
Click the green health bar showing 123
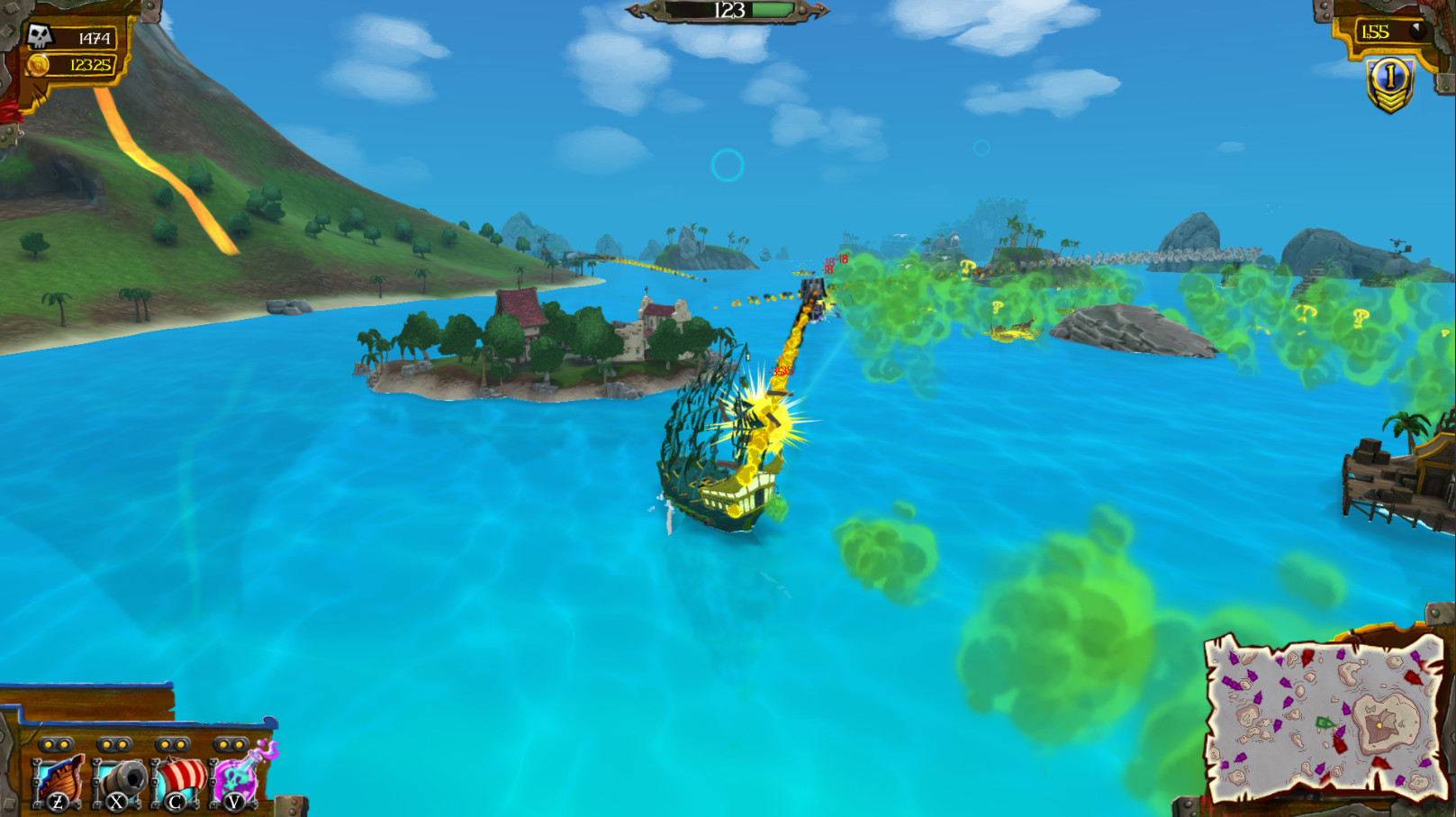tap(746, 12)
